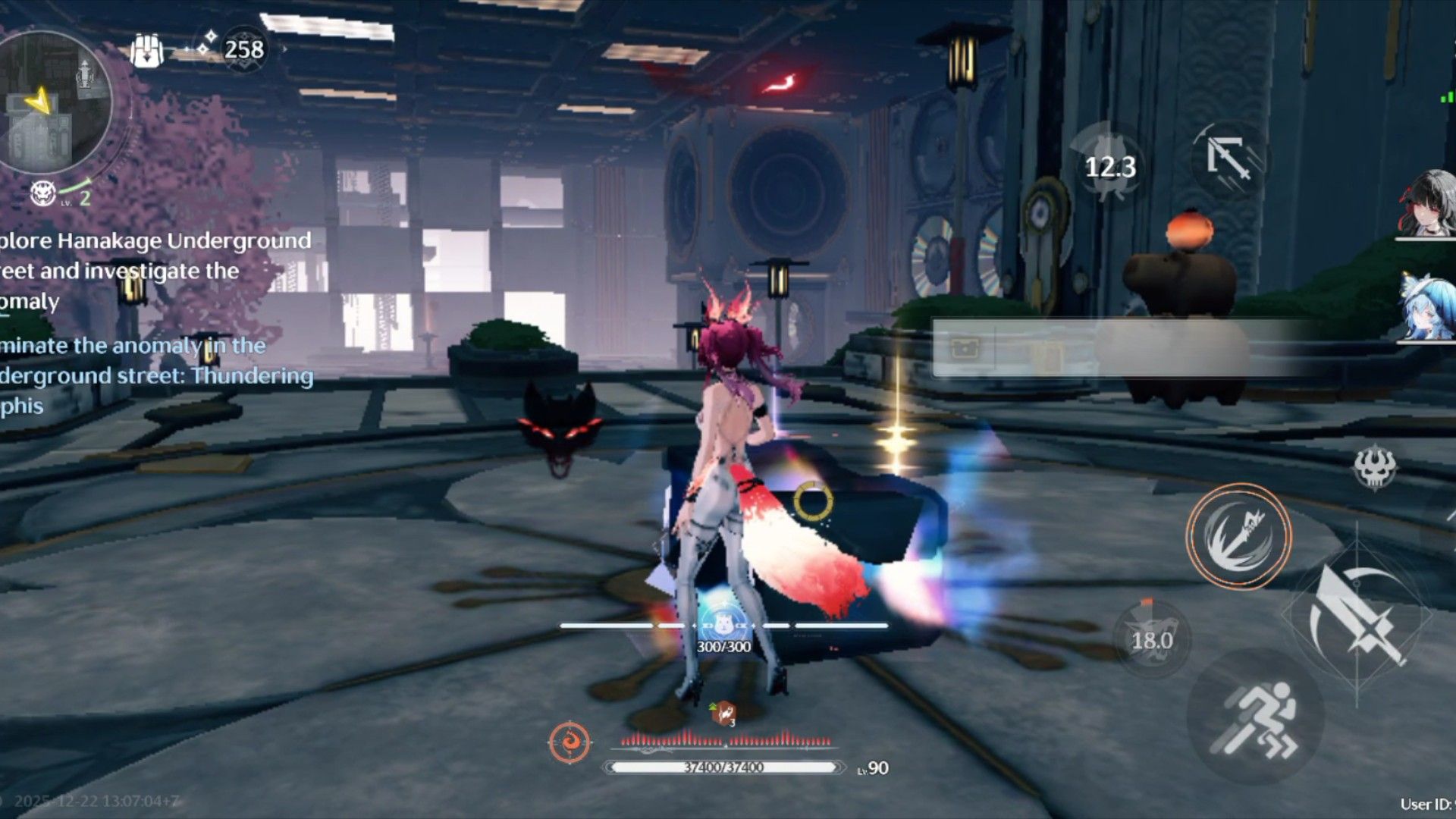Activate the grapple arrow utility button

[x=1228, y=159]
